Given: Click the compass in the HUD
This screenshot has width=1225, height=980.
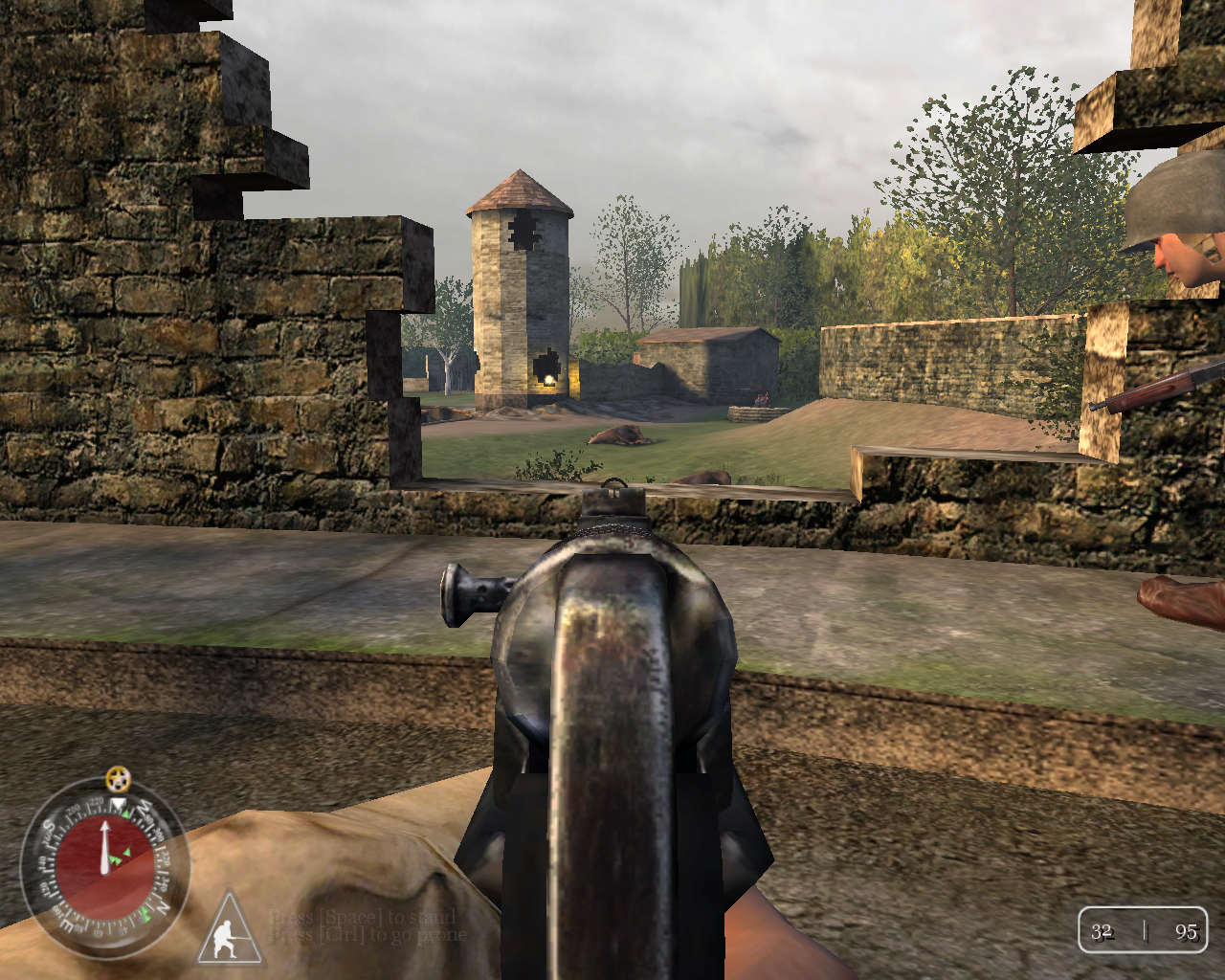Looking at the screenshot, I should [x=104, y=865].
